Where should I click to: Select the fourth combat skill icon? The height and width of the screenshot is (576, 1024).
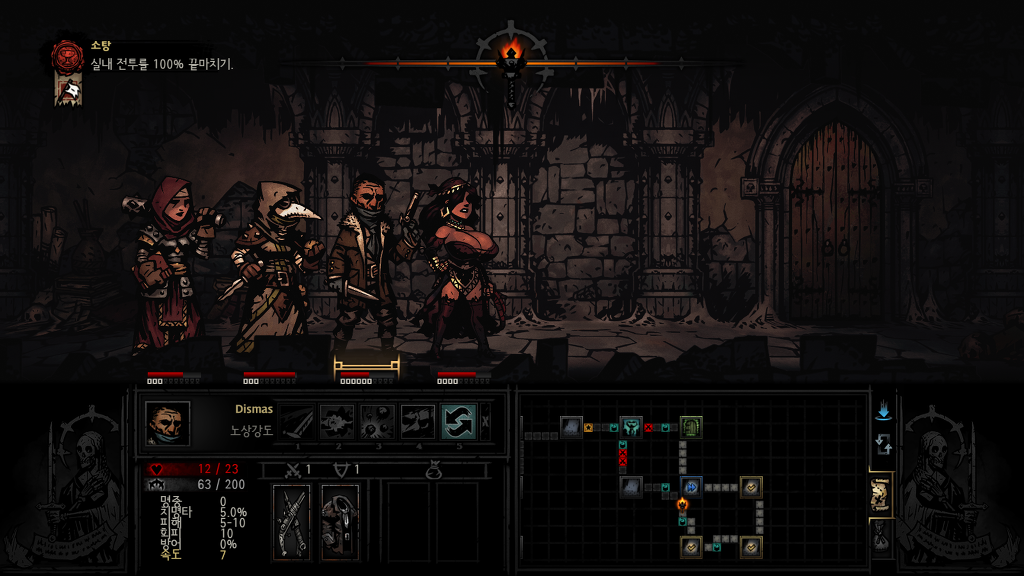pos(417,422)
